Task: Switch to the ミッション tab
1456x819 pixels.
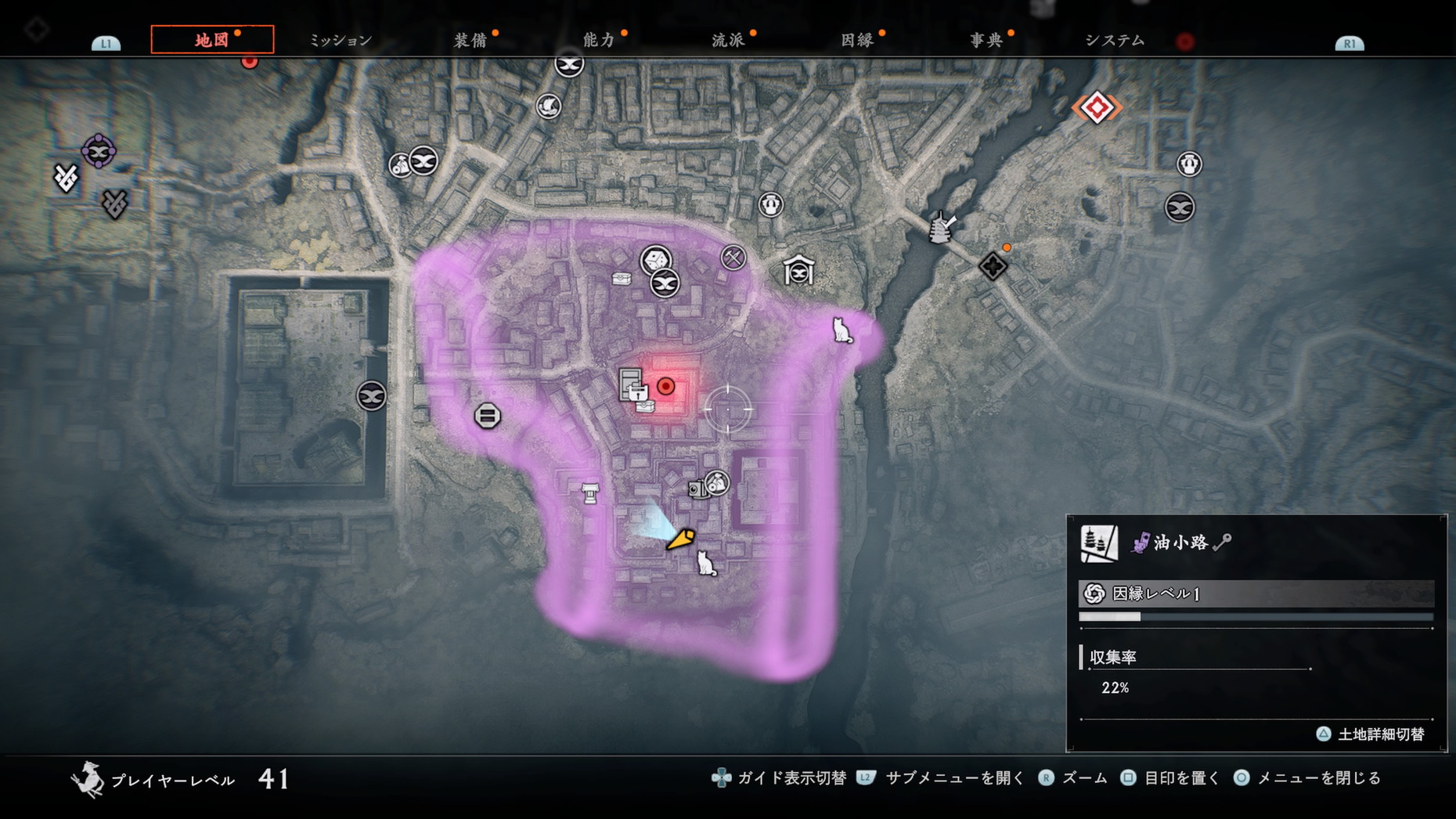Action: click(x=341, y=40)
